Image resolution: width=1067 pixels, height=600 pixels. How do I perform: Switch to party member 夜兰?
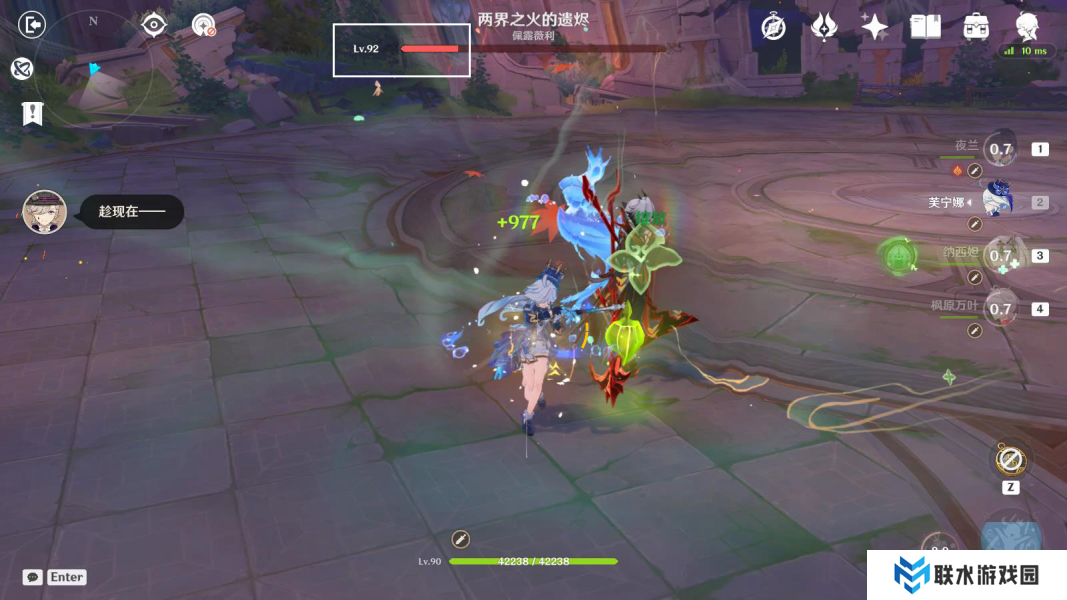click(1000, 150)
